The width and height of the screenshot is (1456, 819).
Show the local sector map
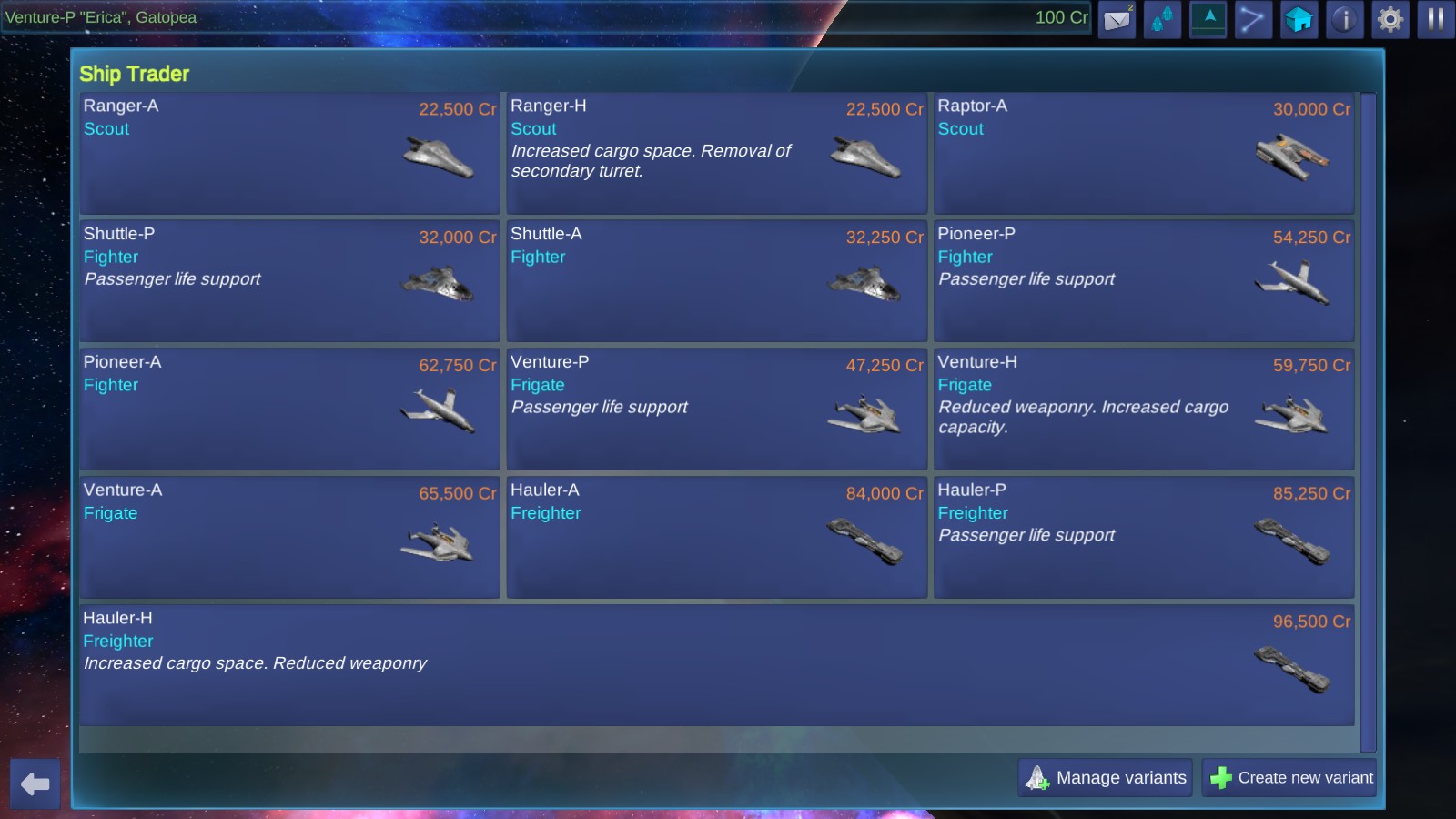click(1208, 19)
